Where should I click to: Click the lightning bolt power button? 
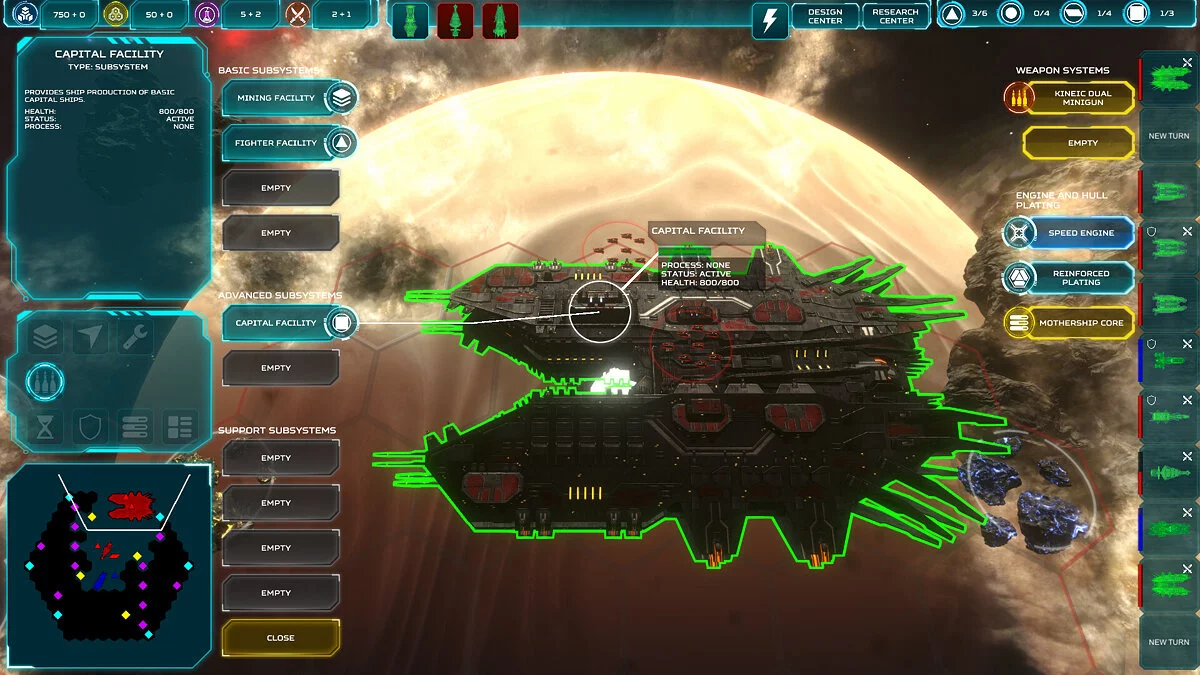tap(769, 20)
